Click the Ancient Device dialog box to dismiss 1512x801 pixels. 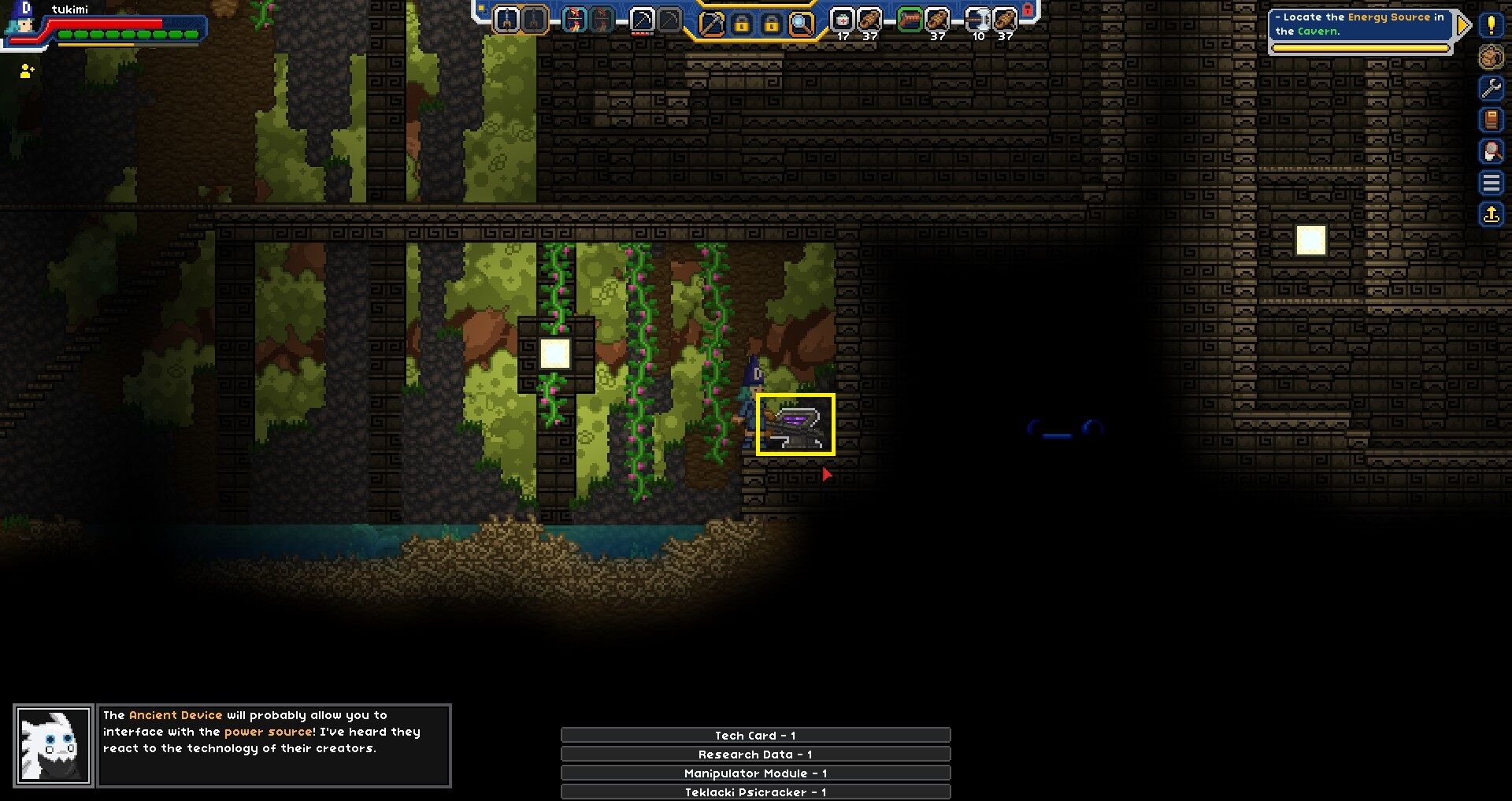(x=276, y=744)
